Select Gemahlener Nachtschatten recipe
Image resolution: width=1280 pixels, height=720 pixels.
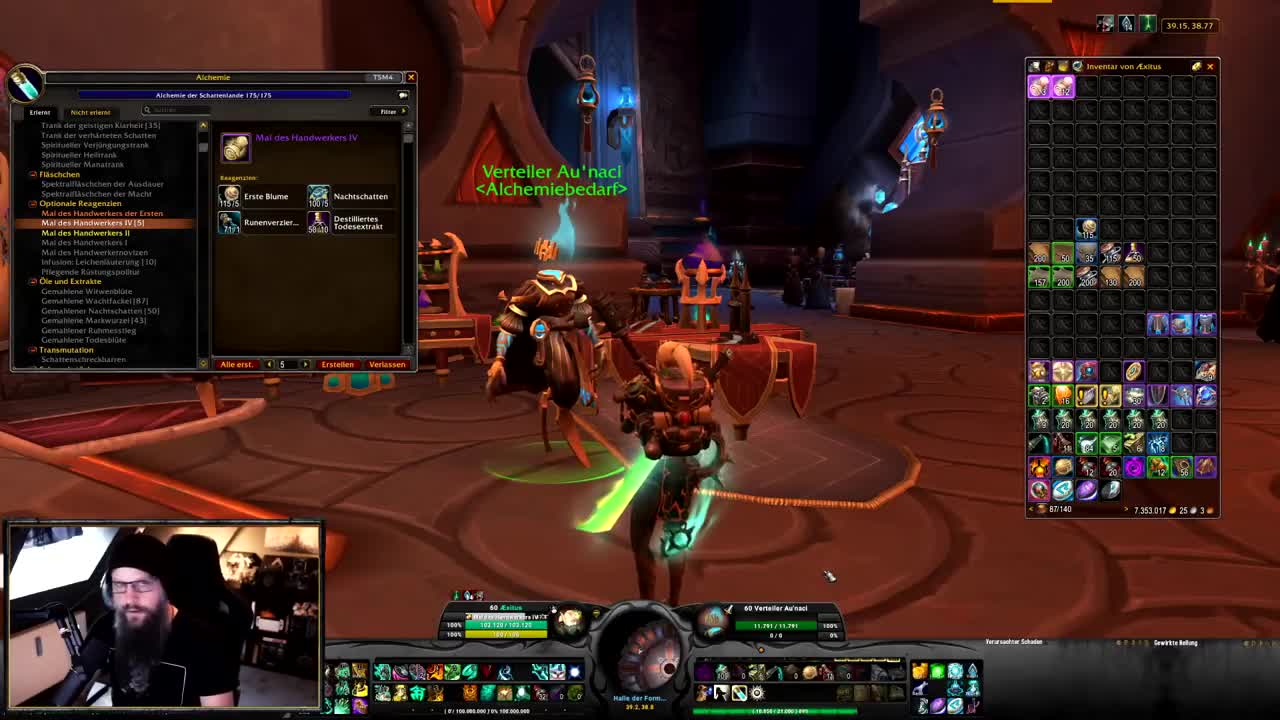pos(99,311)
